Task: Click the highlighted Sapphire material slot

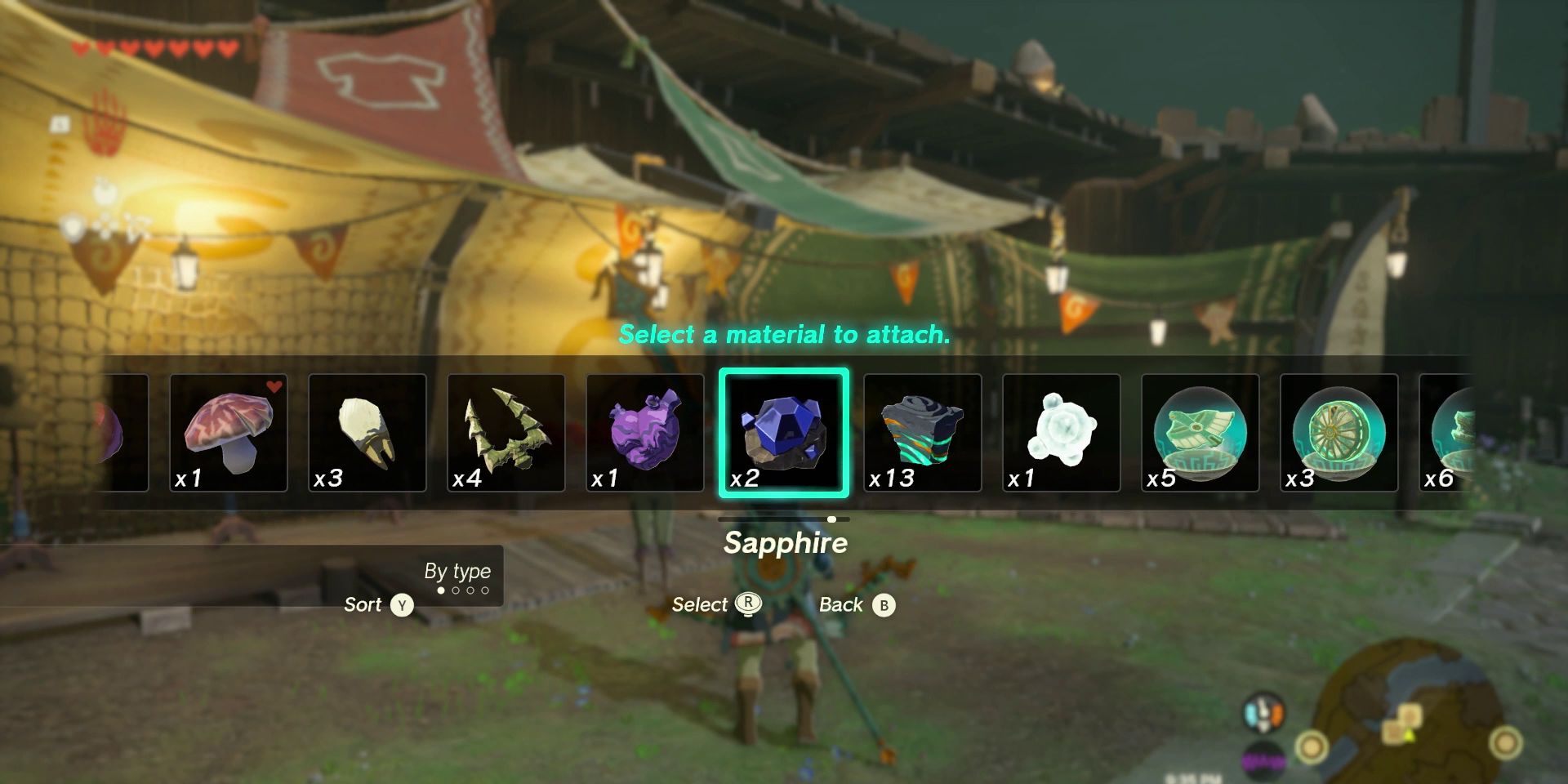Action: [783, 433]
